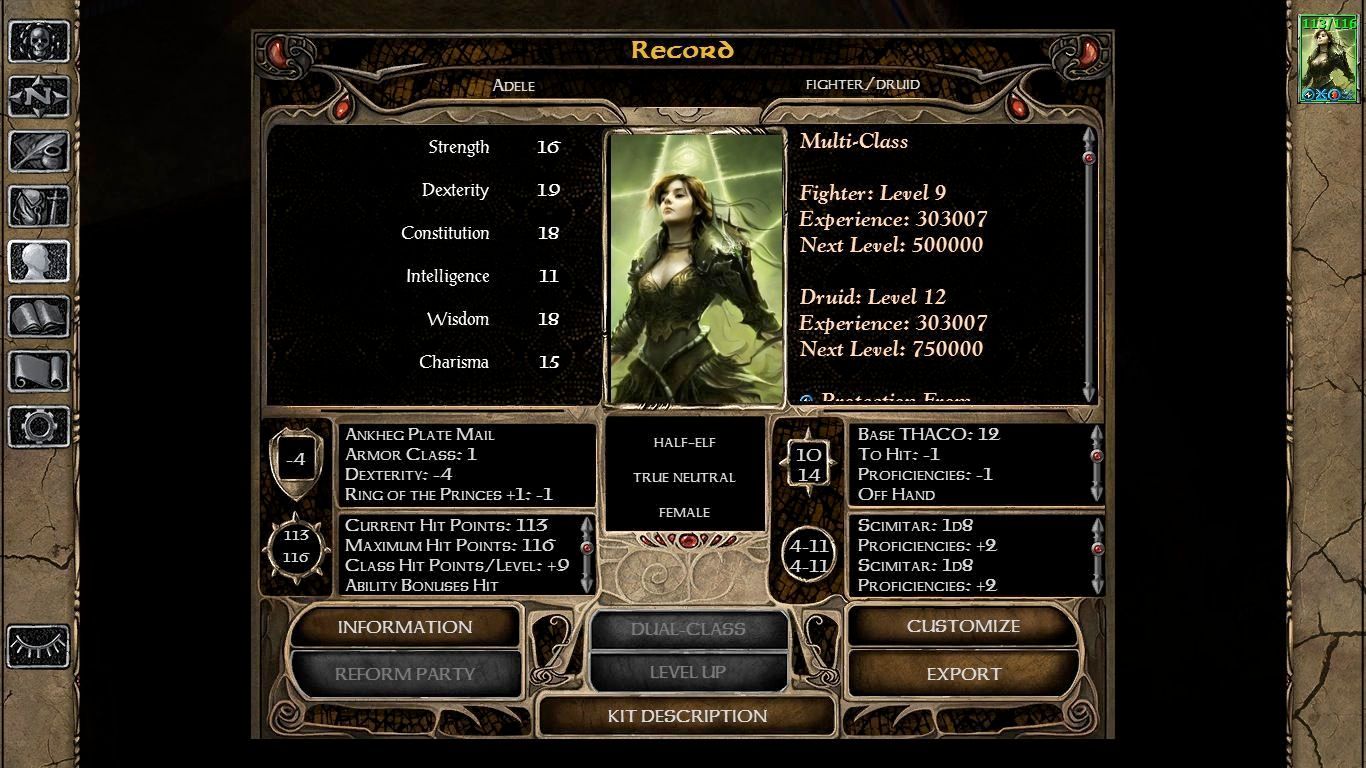Open the quill journal screen
Image resolution: width=1366 pixels, height=768 pixels.
point(39,152)
